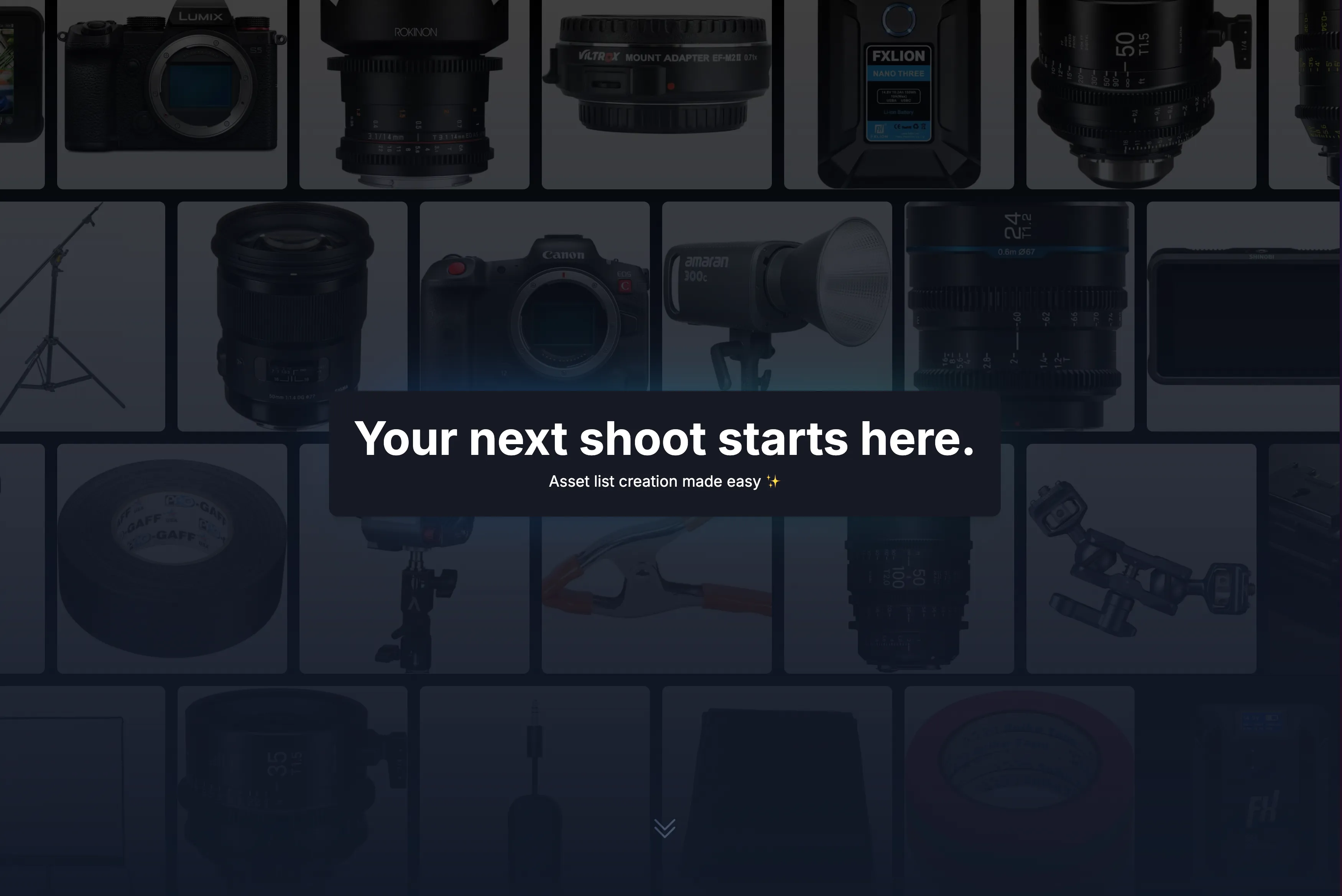Expand the page via the down chevron
The width and height of the screenshot is (1342, 896).
(665, 827)
